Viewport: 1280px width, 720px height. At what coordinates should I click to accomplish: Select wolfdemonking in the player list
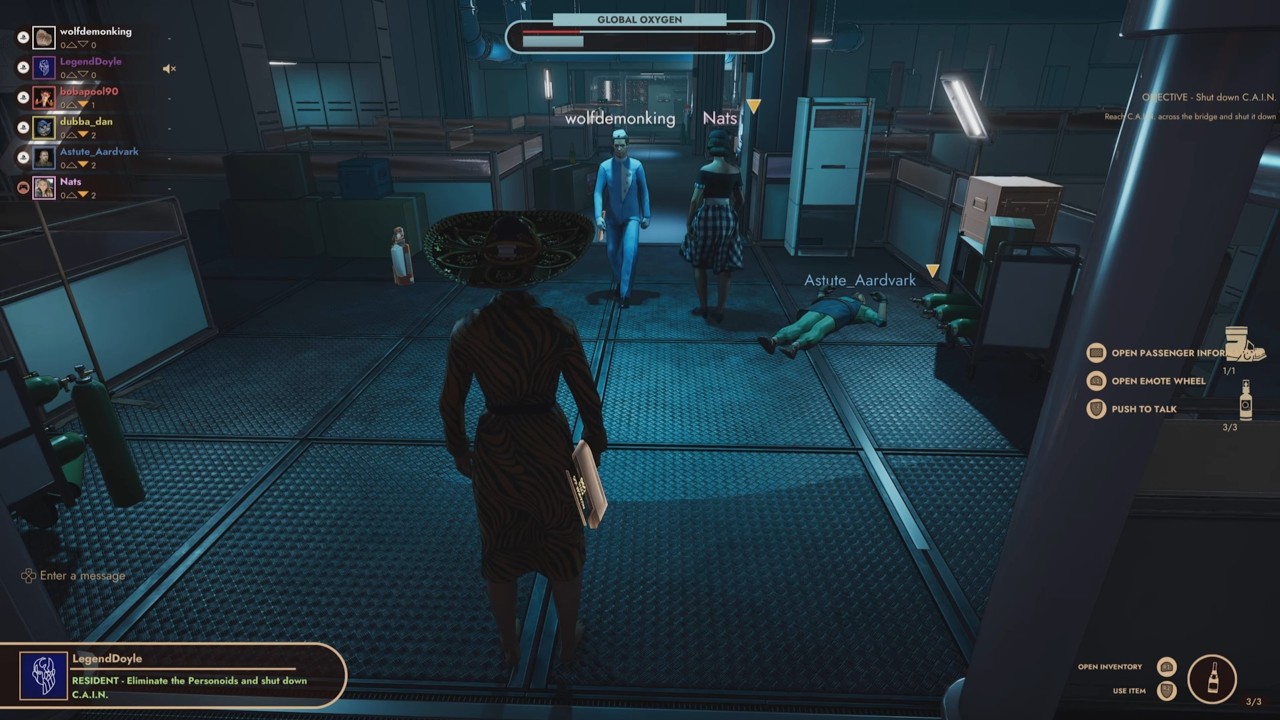tap(95, 32)
